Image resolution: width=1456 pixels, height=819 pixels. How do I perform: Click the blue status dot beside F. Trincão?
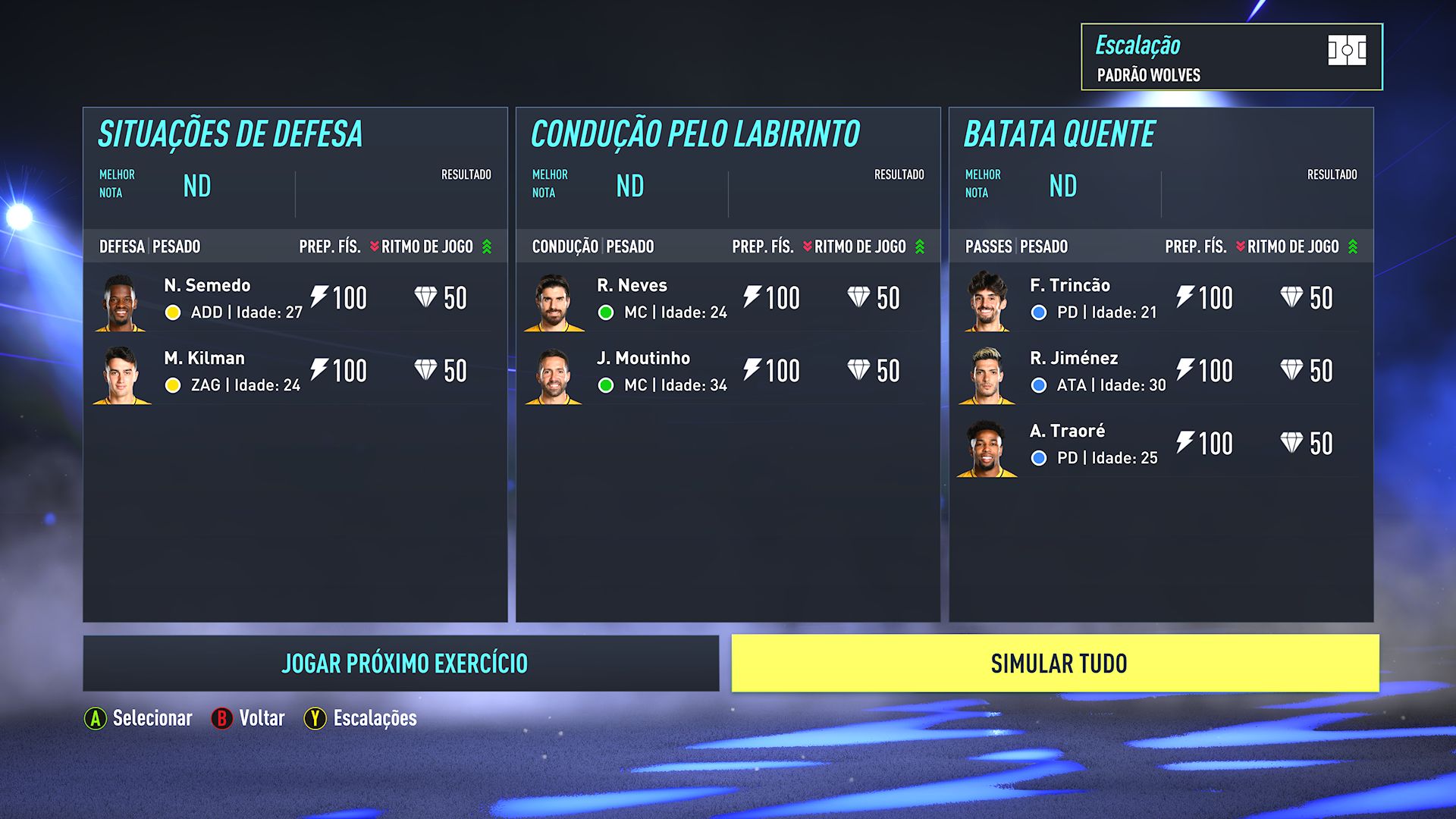1037,312
